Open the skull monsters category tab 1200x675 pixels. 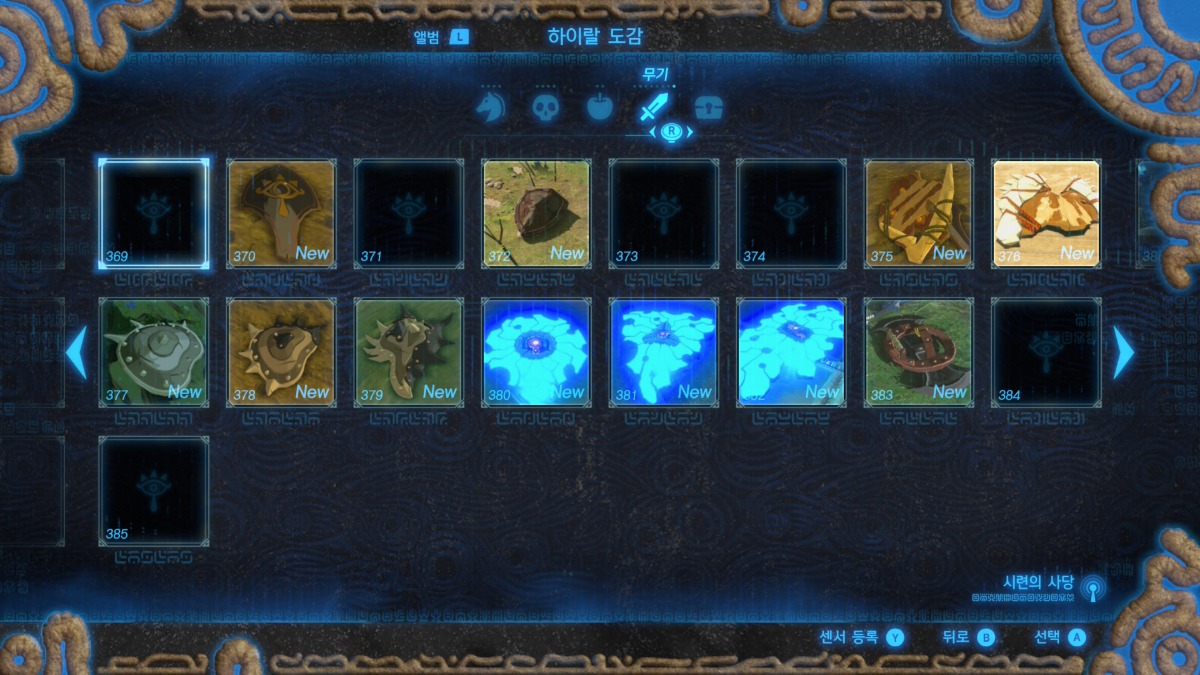point(545,108)
